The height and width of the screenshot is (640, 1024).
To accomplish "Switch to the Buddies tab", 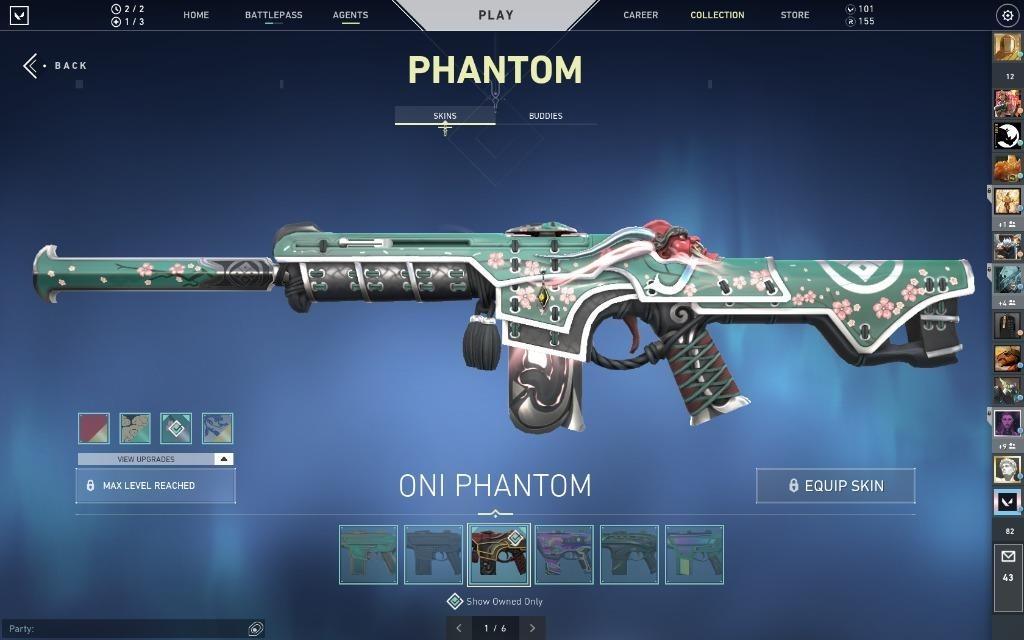I will click(545, 116).
